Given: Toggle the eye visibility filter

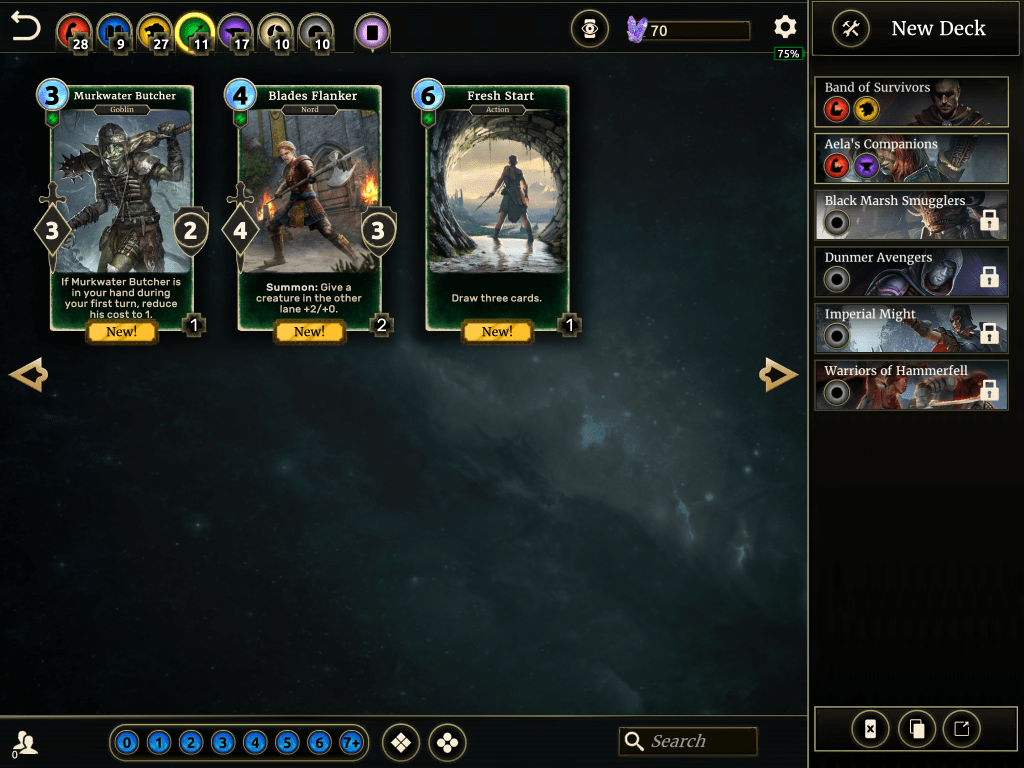Looking at the screenshot, I should click(590, 30).
